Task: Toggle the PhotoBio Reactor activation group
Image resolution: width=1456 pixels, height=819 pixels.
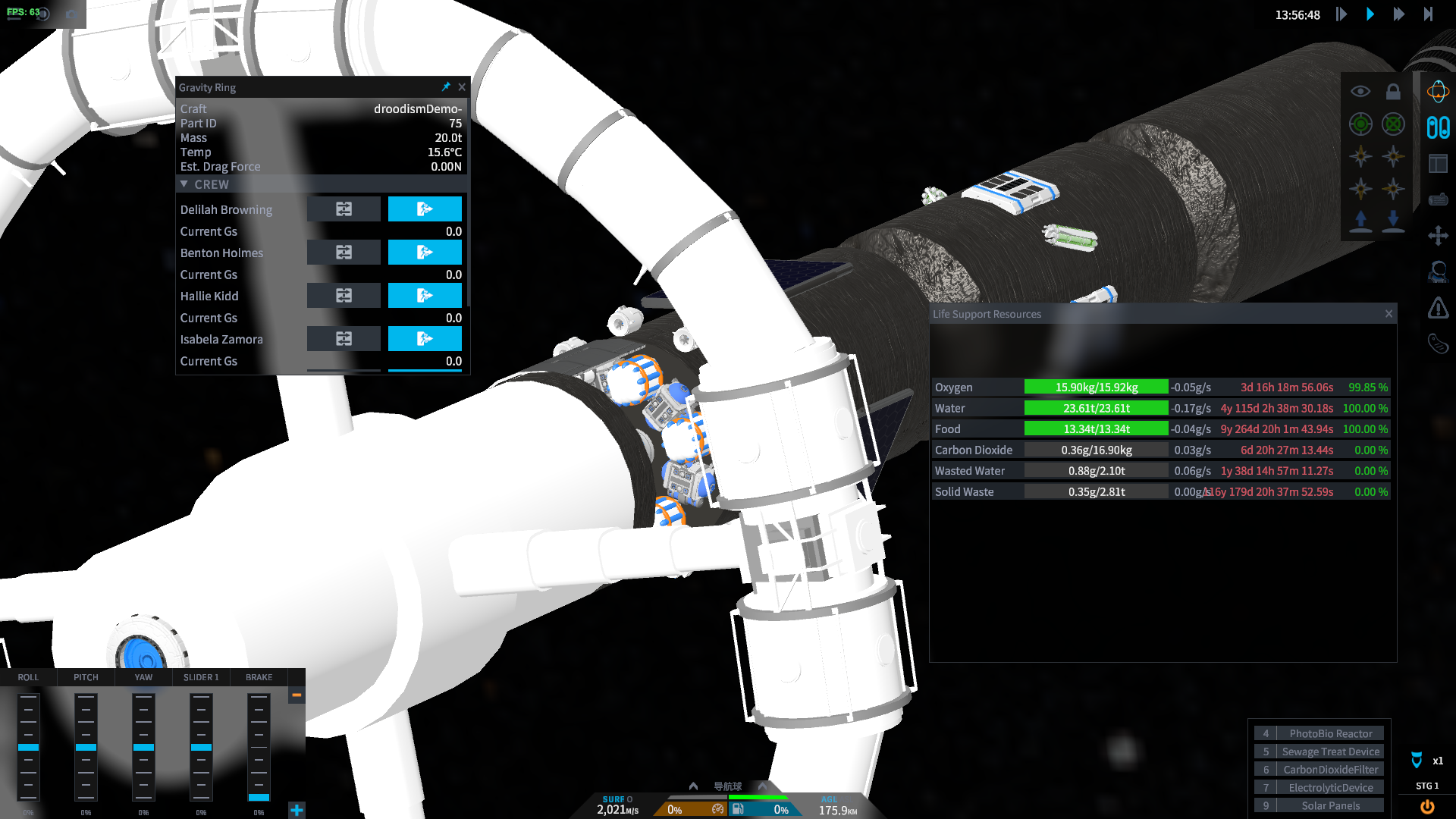Action: point(1330,733)
